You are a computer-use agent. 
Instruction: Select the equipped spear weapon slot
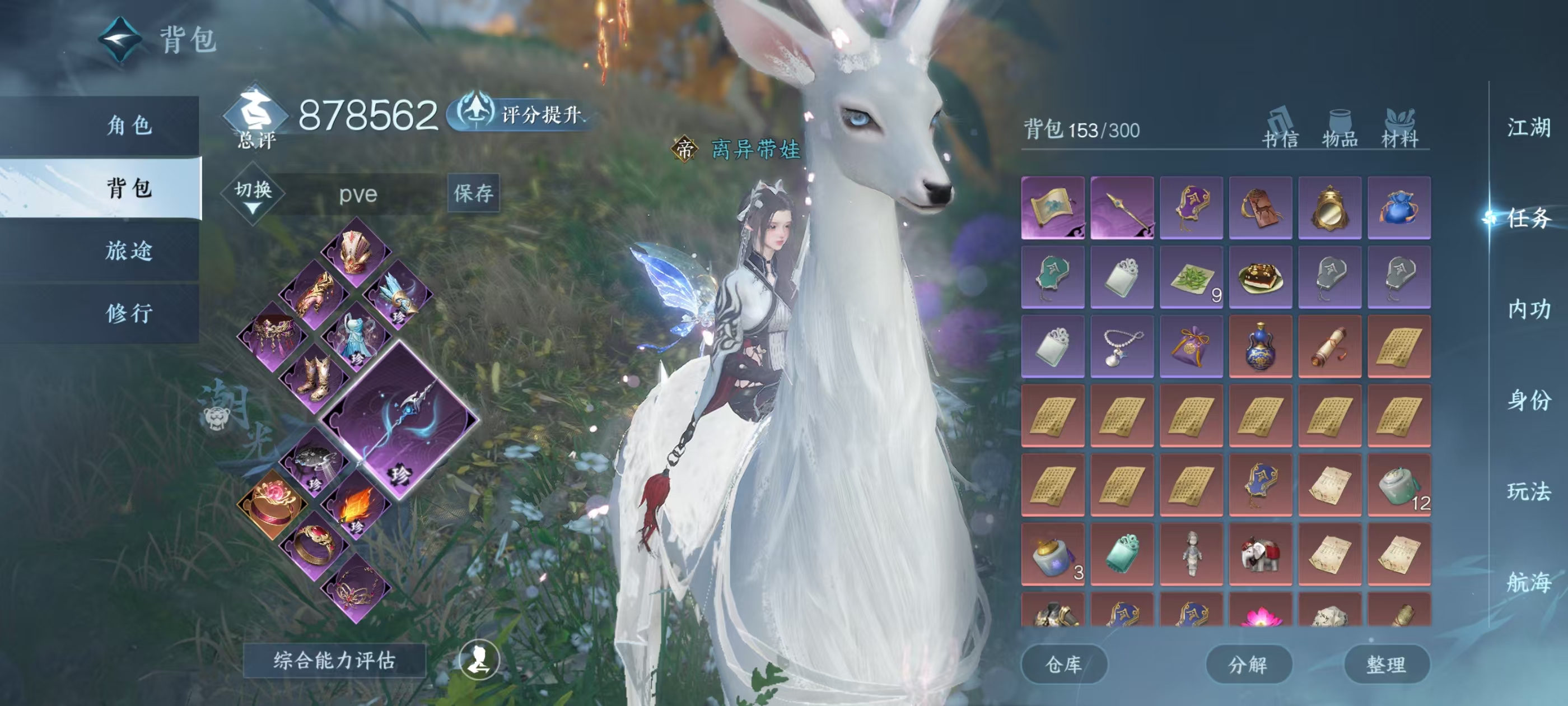(400, 420)
